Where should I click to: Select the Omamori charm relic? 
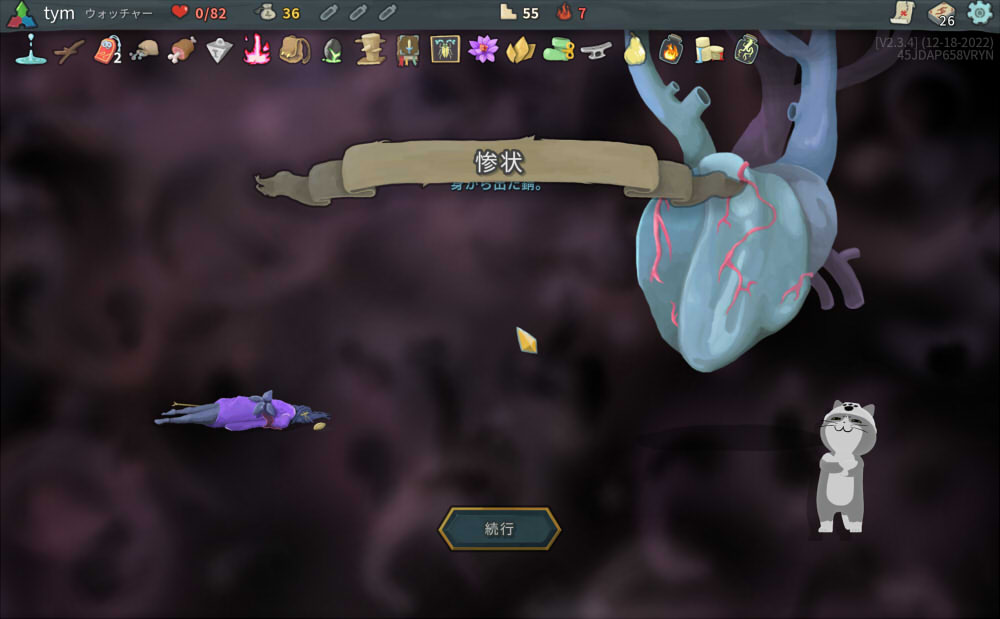(x=107, y=49)
